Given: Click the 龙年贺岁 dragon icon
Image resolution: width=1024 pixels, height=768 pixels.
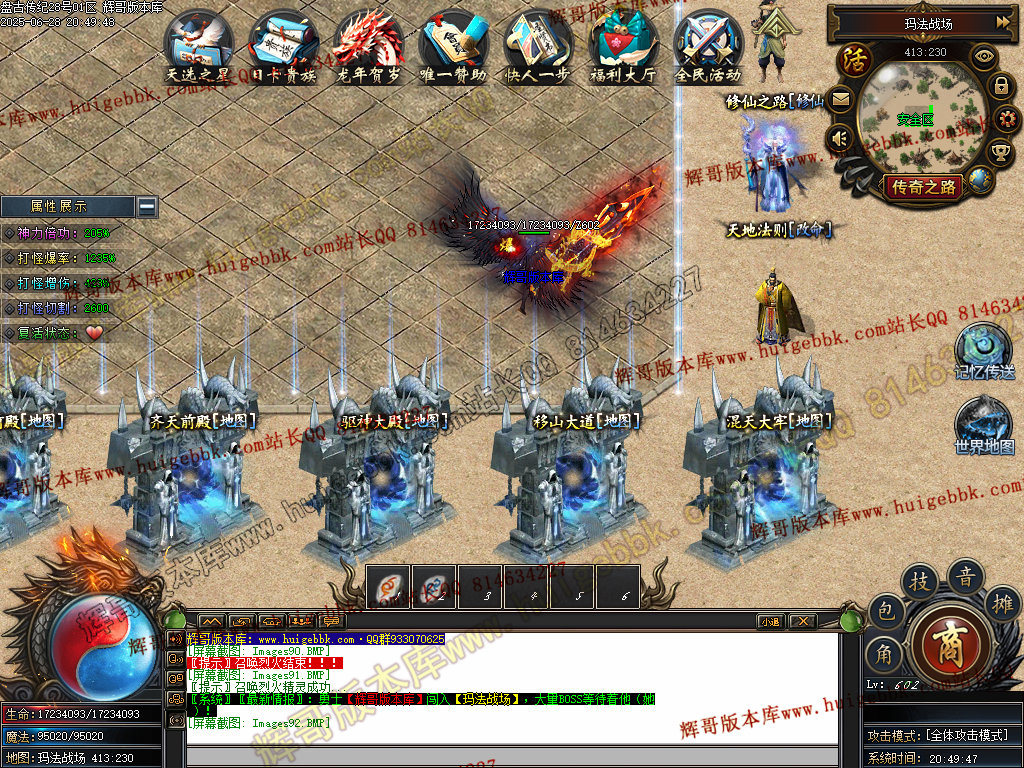Looking at the screenshot, I should (x=368, y=44).
